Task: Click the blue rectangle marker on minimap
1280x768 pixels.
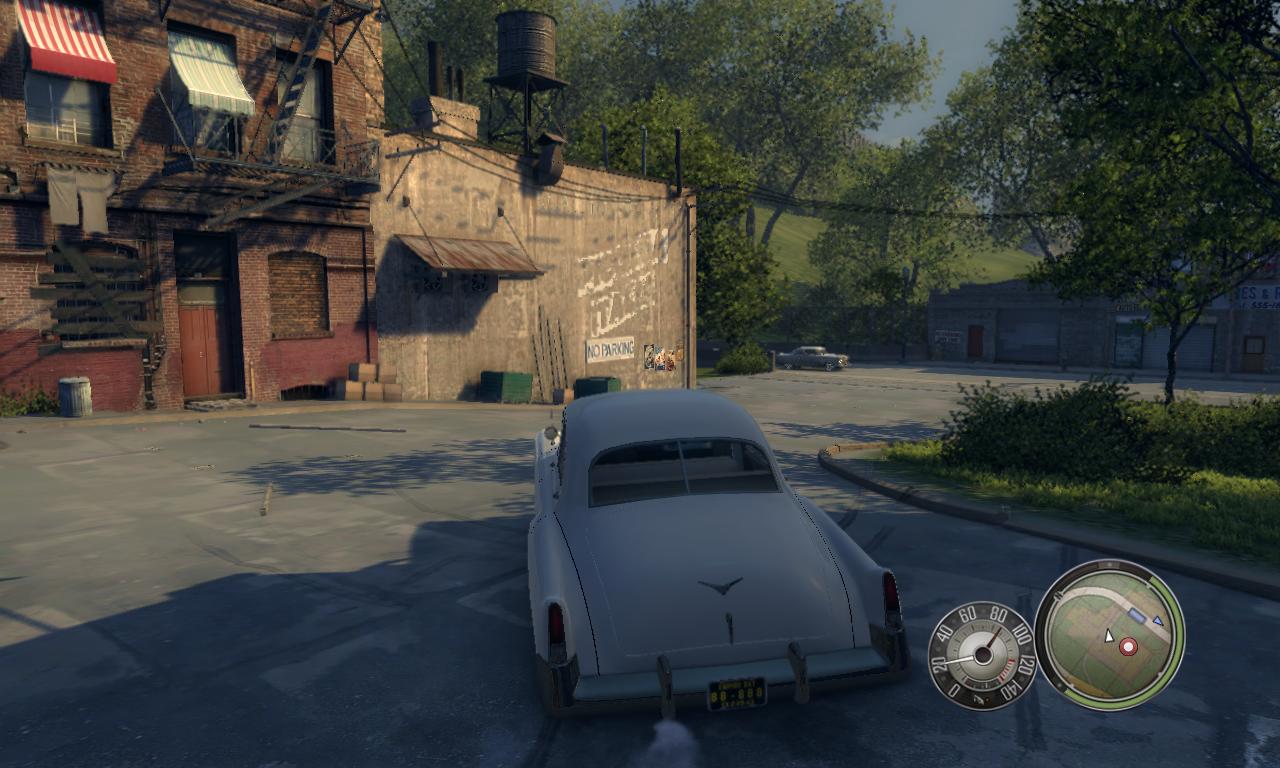Action: point(1137,615)
